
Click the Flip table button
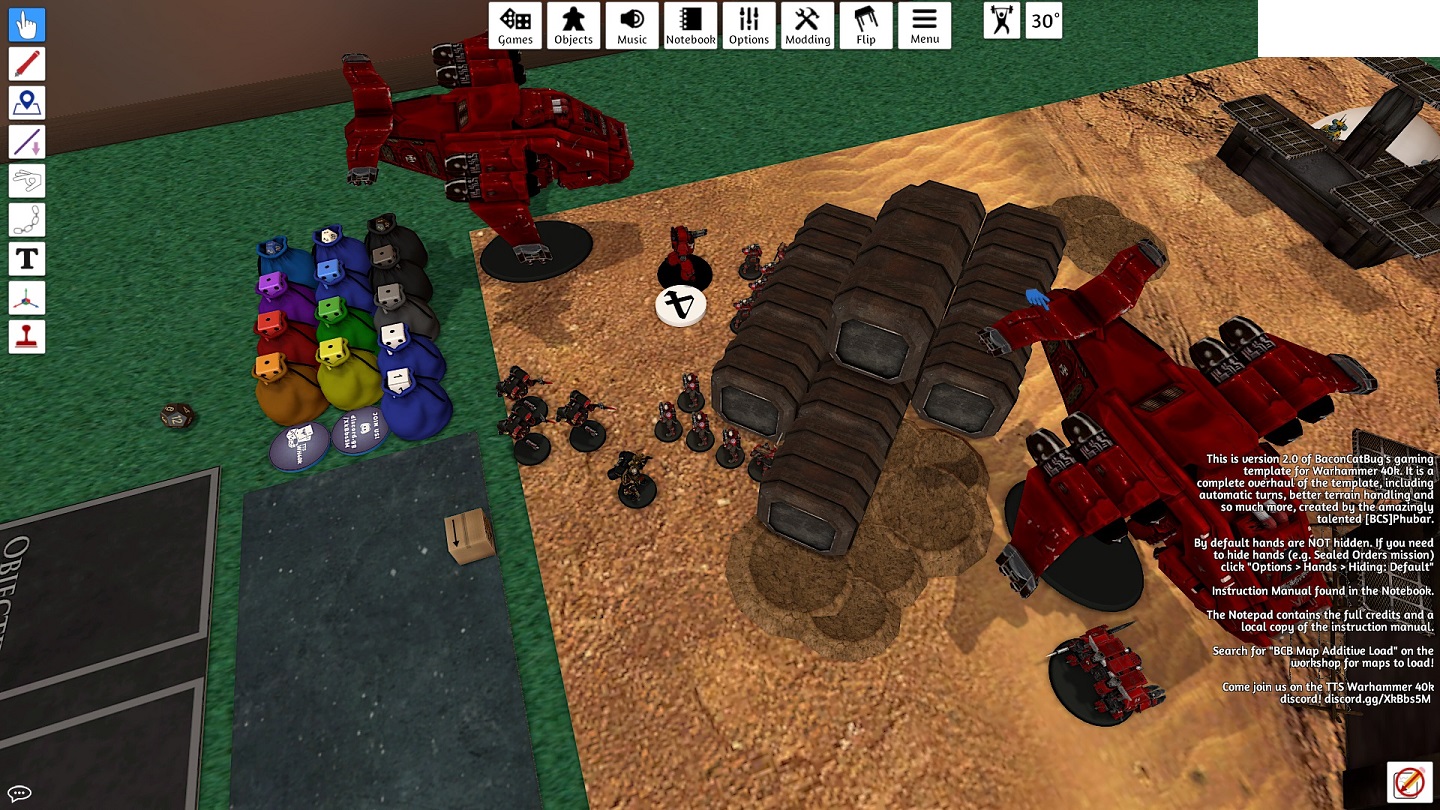(x=866, y=25)
